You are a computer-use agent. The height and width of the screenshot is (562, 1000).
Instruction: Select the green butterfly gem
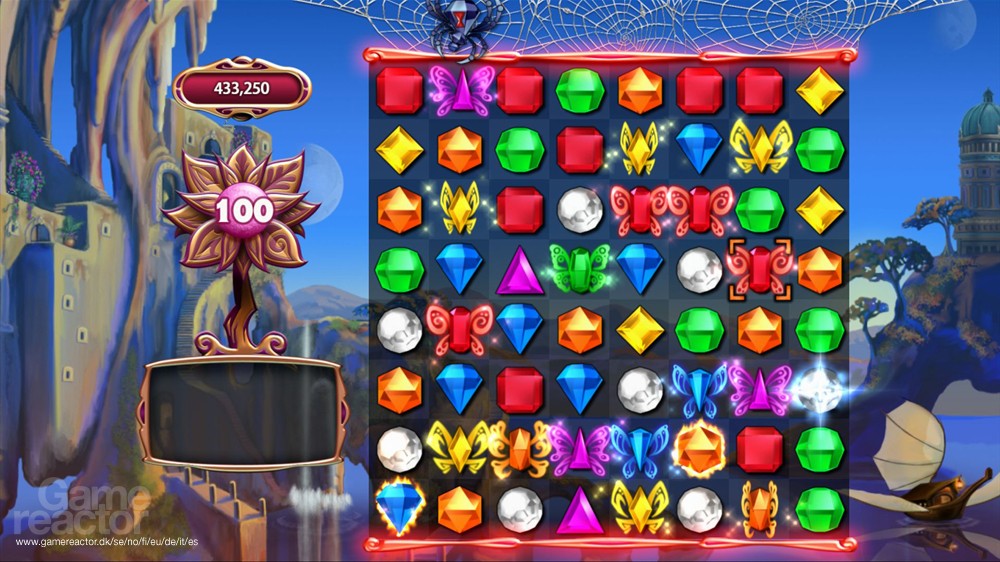pos(580,269)
